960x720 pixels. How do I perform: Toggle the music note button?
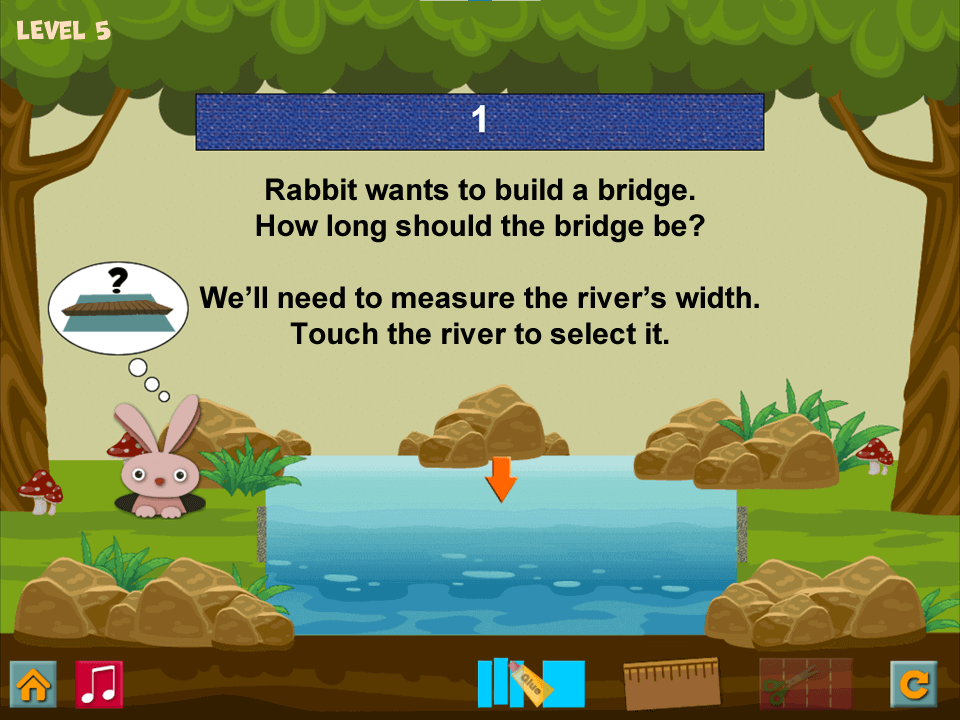[x=99, y=684]
